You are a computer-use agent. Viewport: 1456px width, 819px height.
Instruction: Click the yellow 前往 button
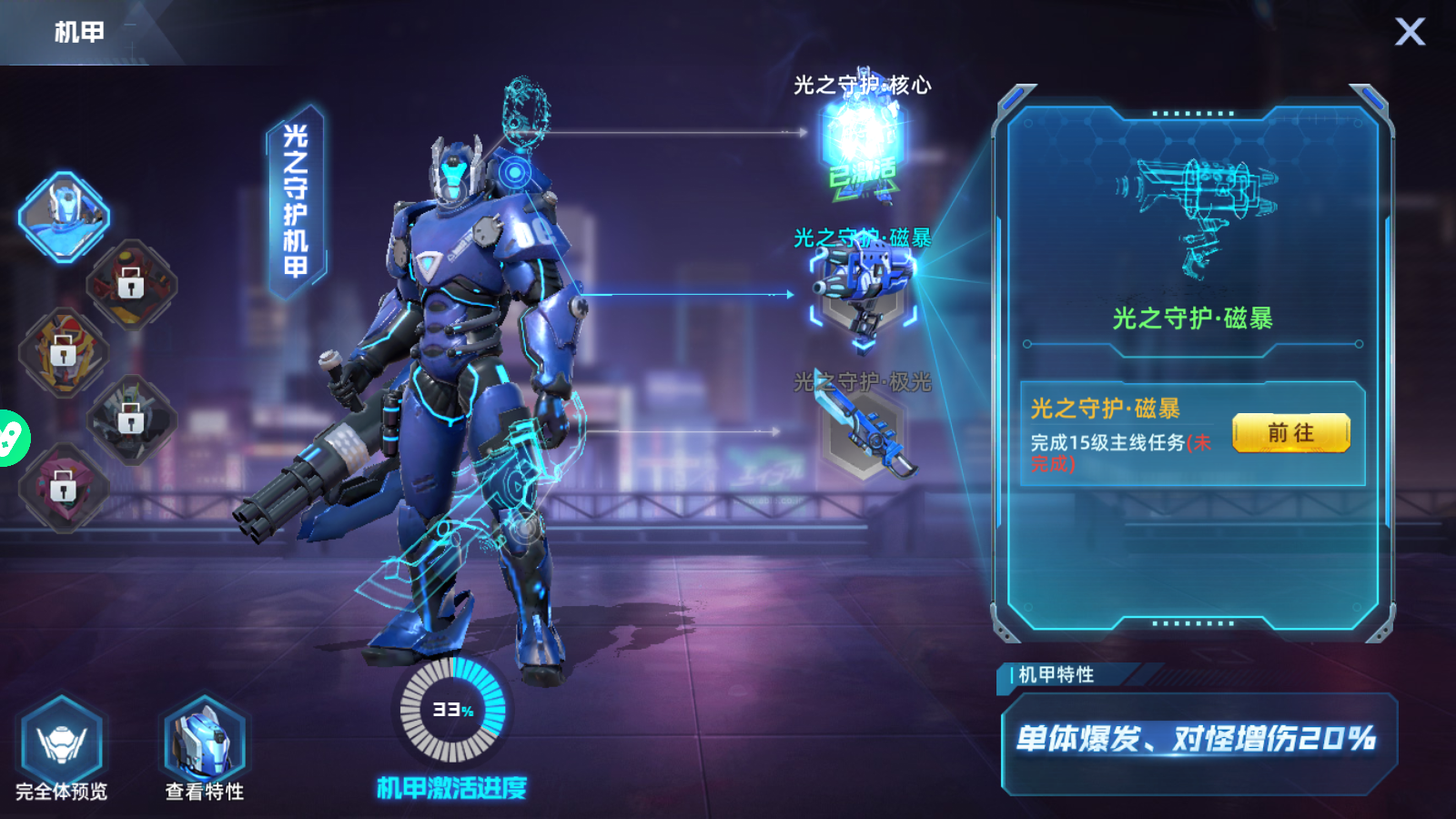tap(1290, 433)
